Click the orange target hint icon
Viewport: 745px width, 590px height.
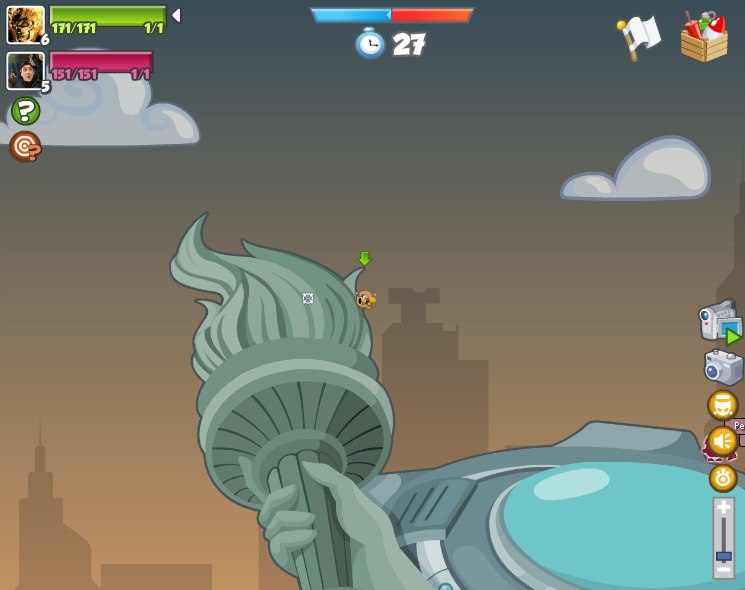click(x=25, y=146)
